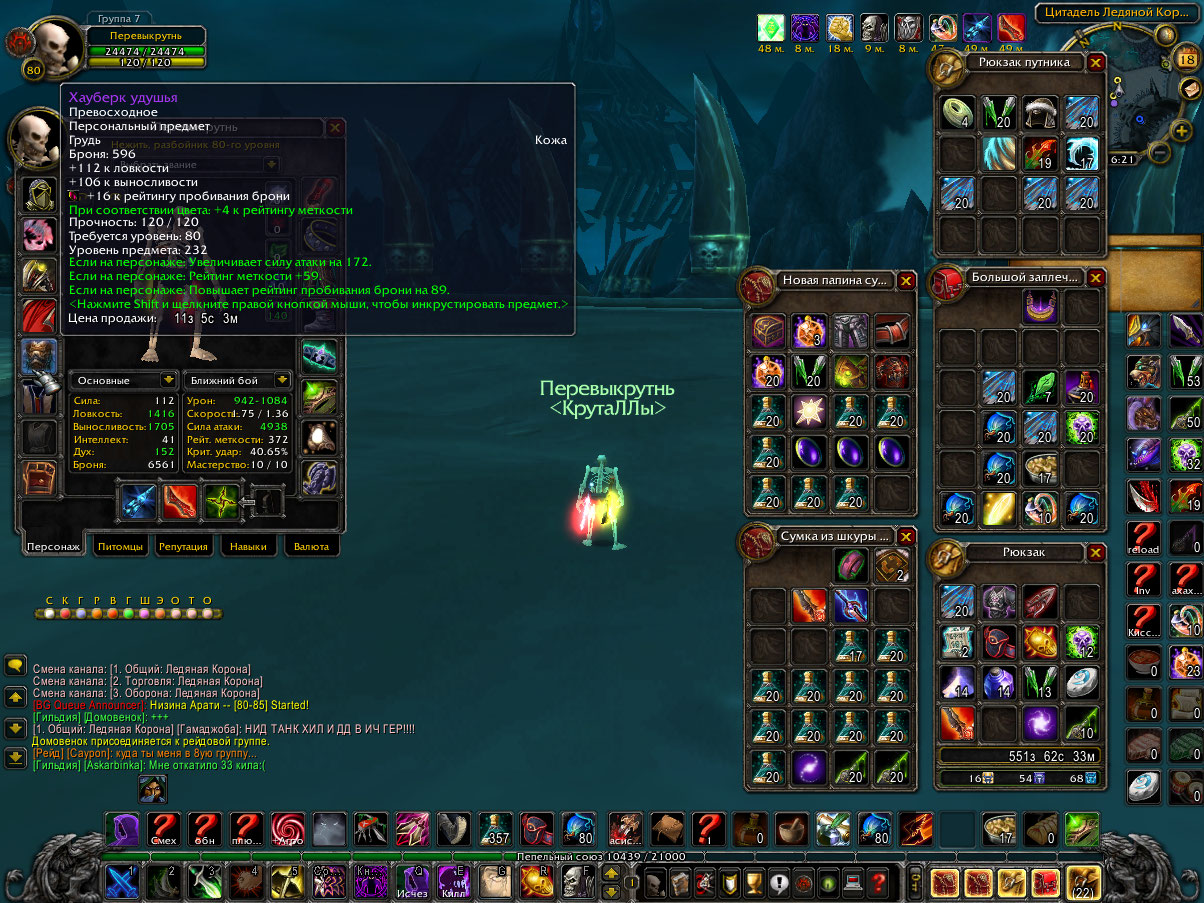Use the Исчез ability on action bar
Image resolution: width=1204 pixels, height=903 pixels.
tap(411, 881)
